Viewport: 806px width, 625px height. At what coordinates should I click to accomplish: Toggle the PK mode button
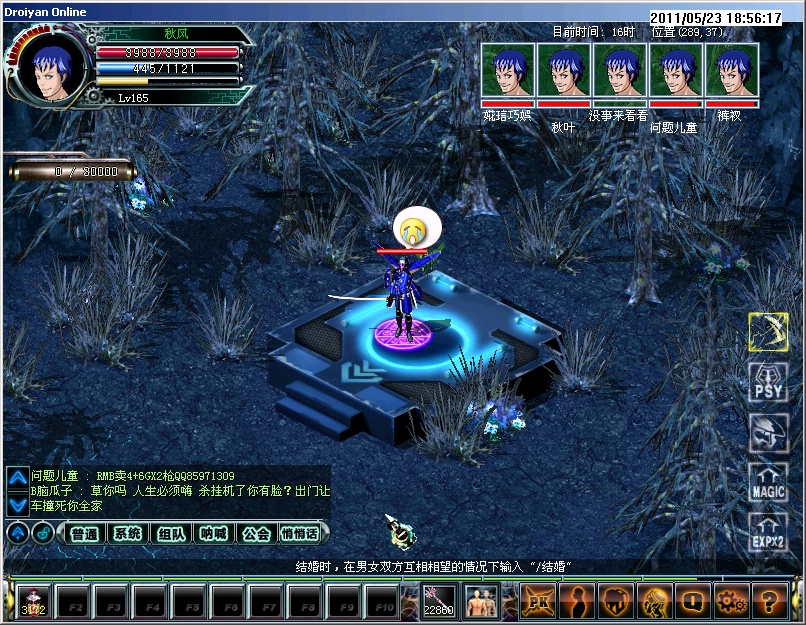pos(538,602)
